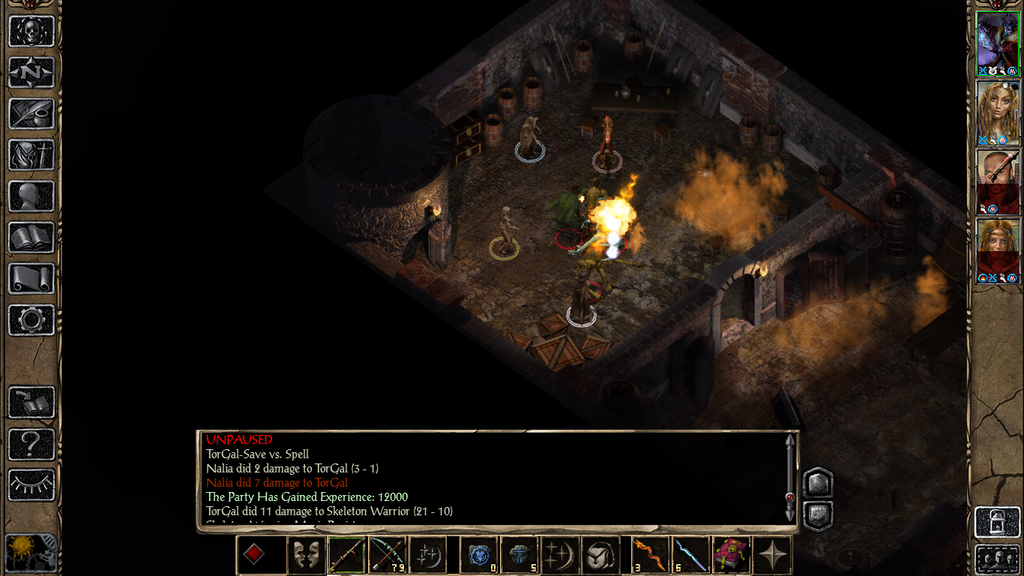Select the blonde woman portrait

997,112
